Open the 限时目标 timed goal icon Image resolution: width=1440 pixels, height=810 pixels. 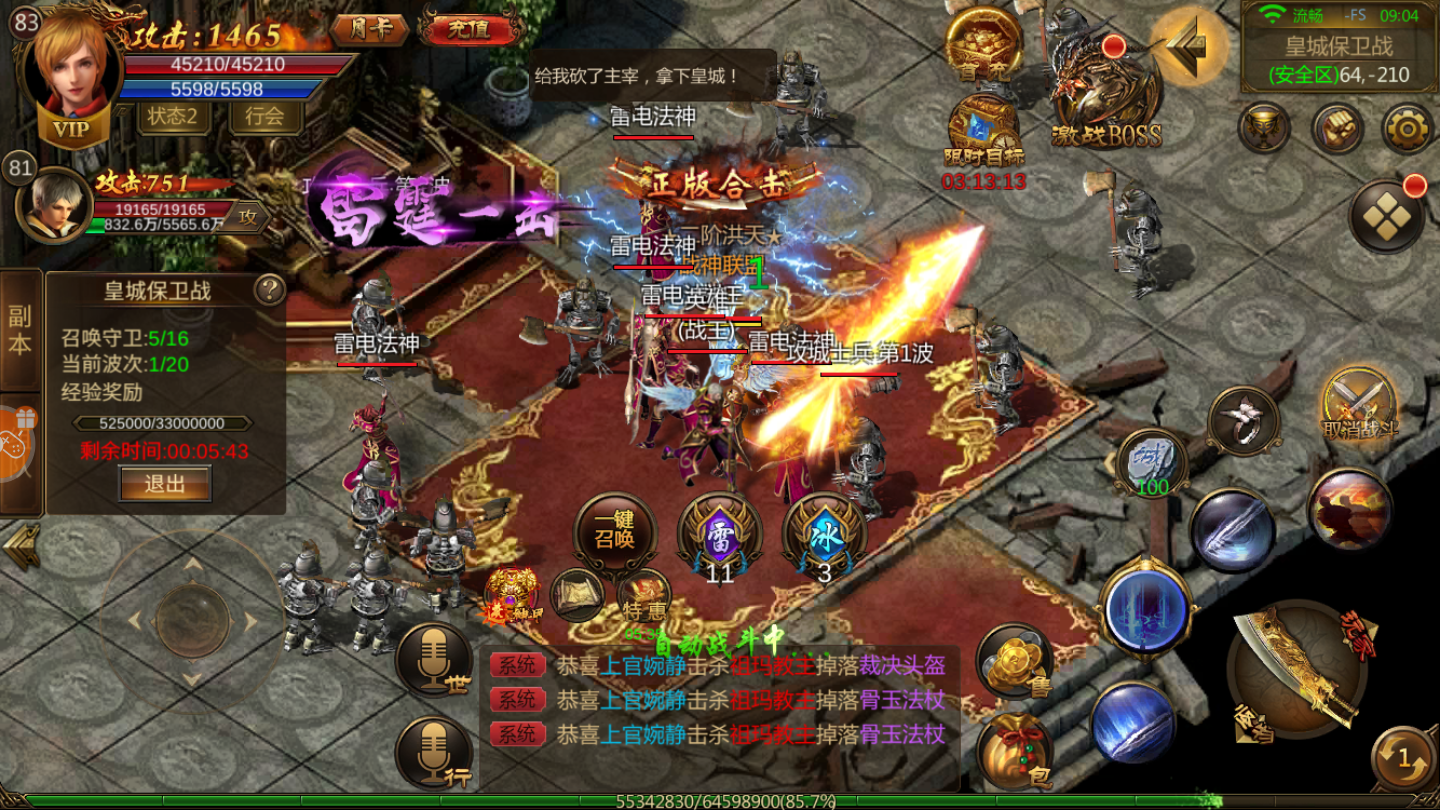pos(984,130)
